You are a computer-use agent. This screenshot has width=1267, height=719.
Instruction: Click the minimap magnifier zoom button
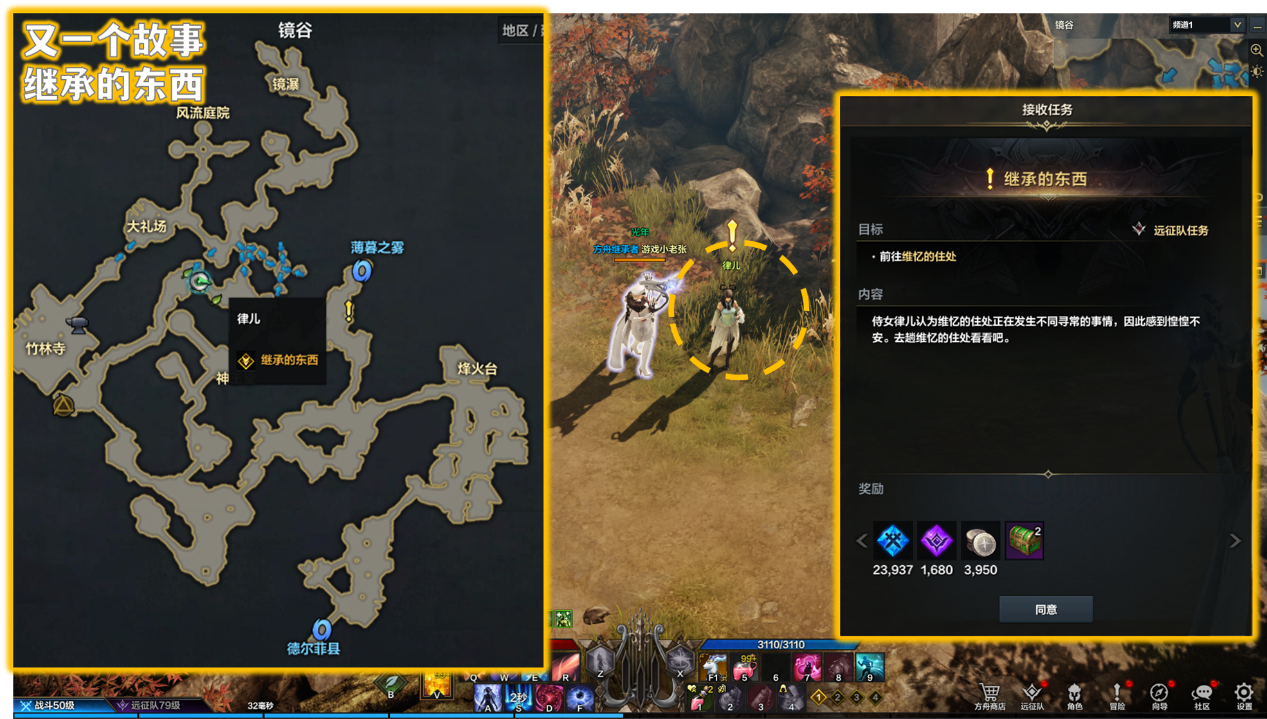(x=1257, y=50)
